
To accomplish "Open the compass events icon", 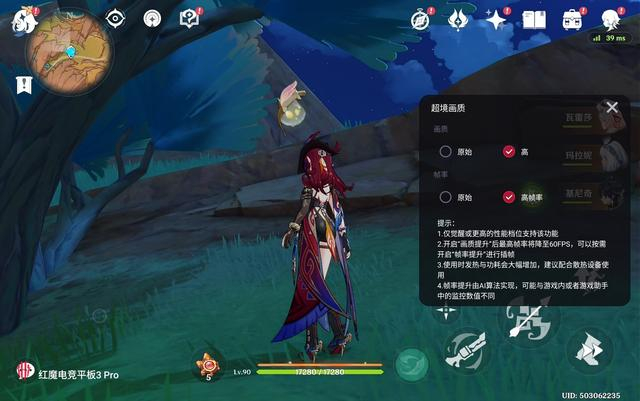I will 421,19.
